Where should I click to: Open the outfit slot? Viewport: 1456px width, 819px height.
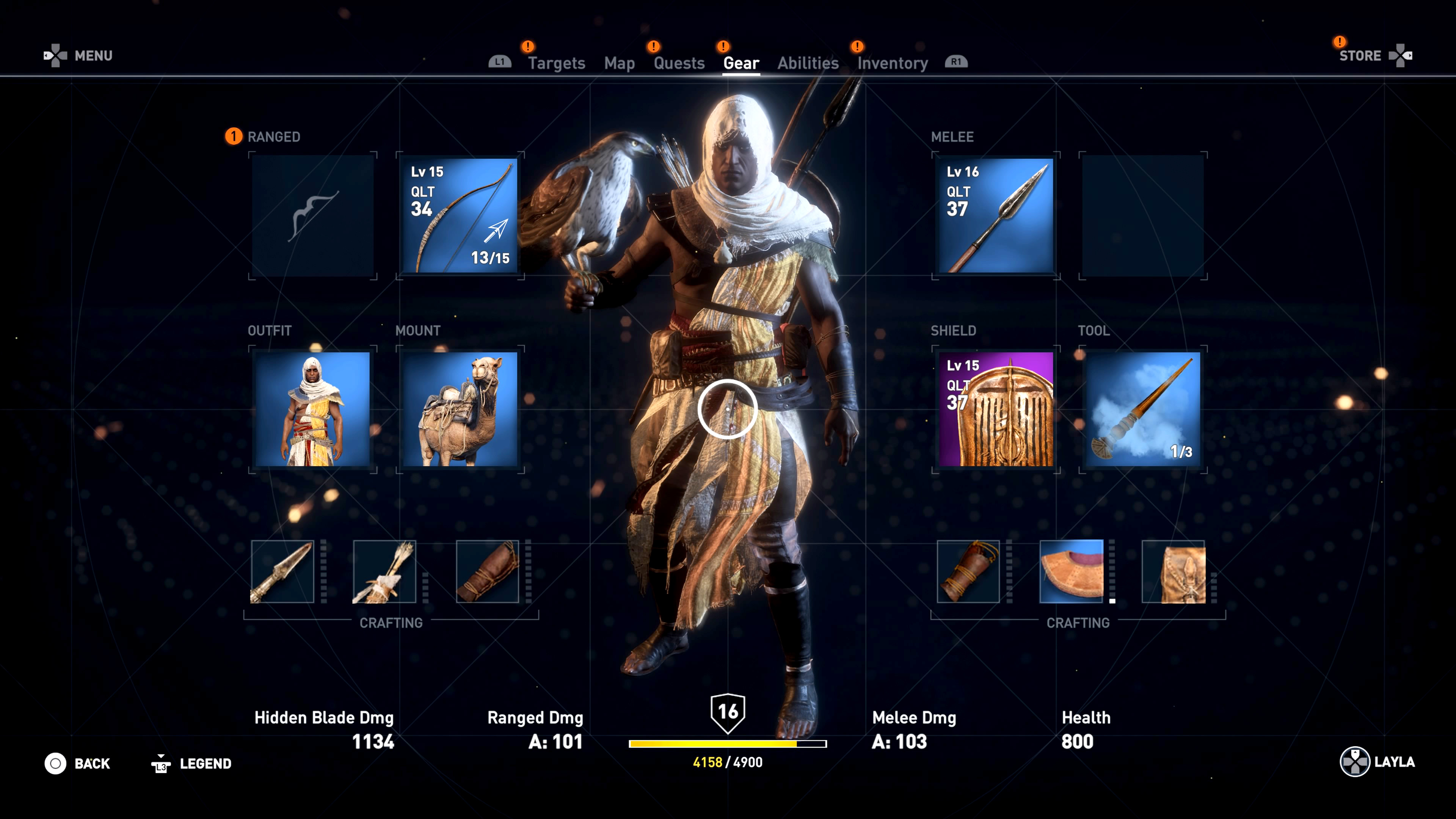coord(312,409)
